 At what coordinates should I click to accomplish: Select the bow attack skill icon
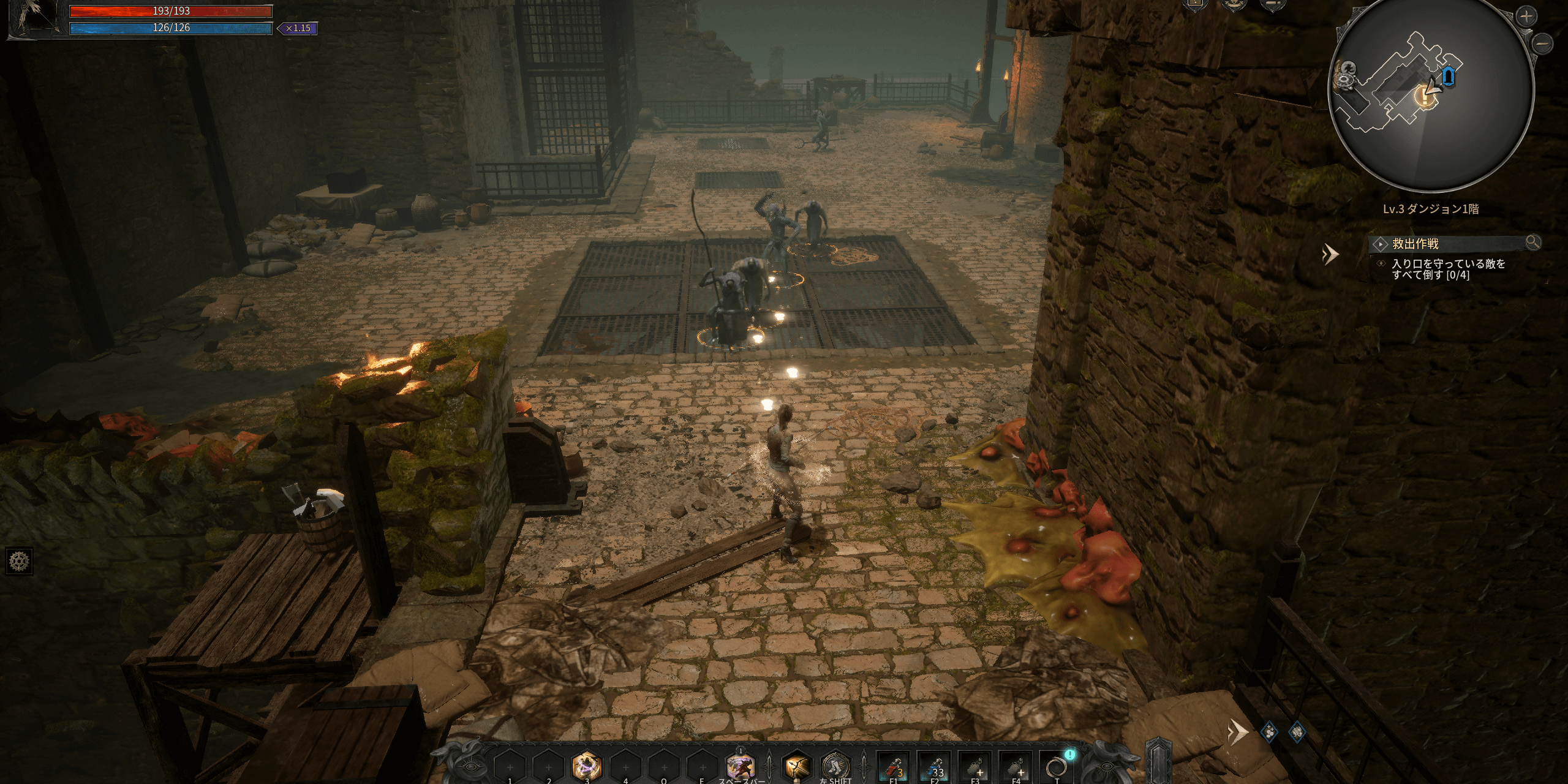click(797, 766)
